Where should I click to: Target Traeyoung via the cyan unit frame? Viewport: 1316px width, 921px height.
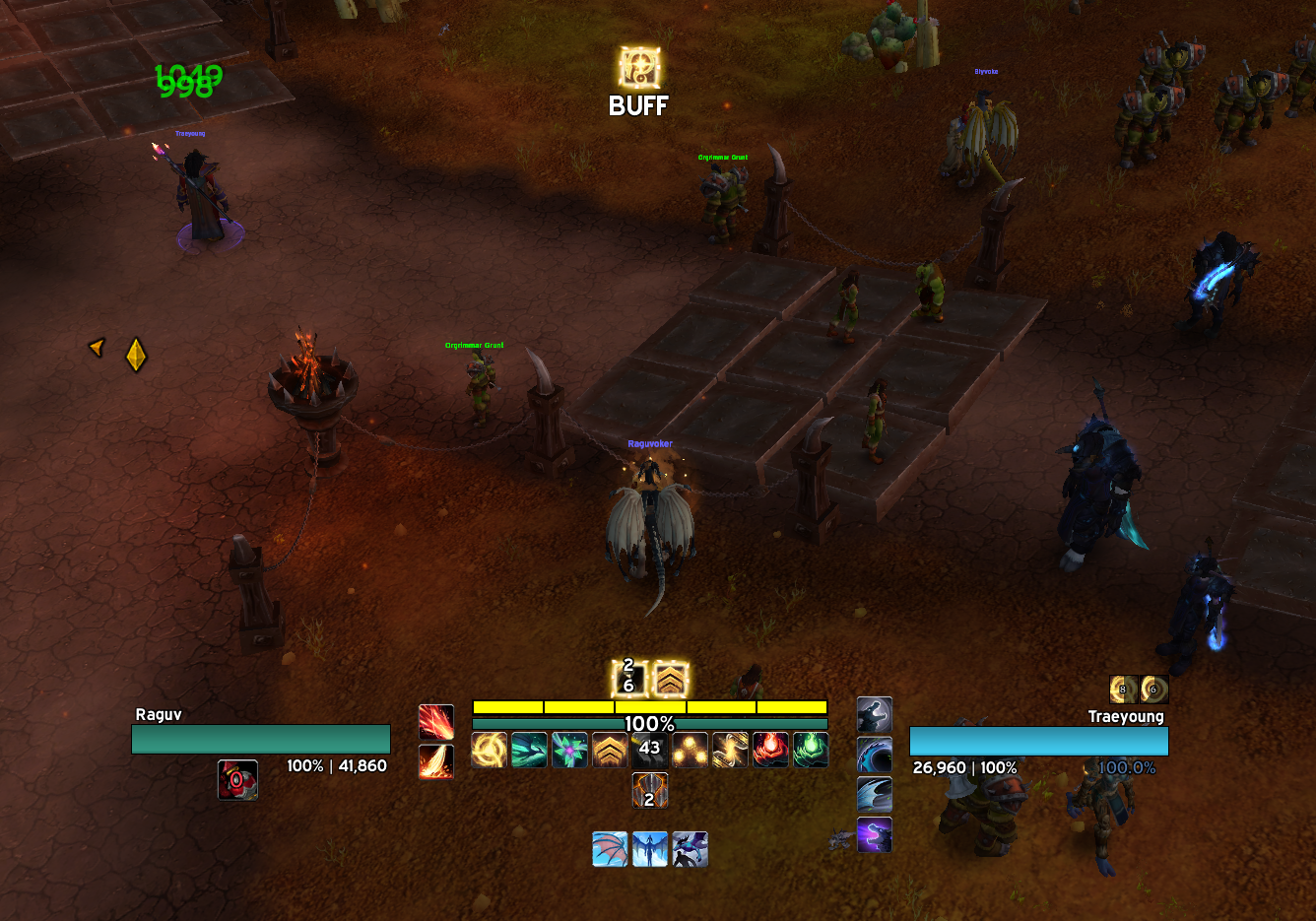[x=1038, y=741]
